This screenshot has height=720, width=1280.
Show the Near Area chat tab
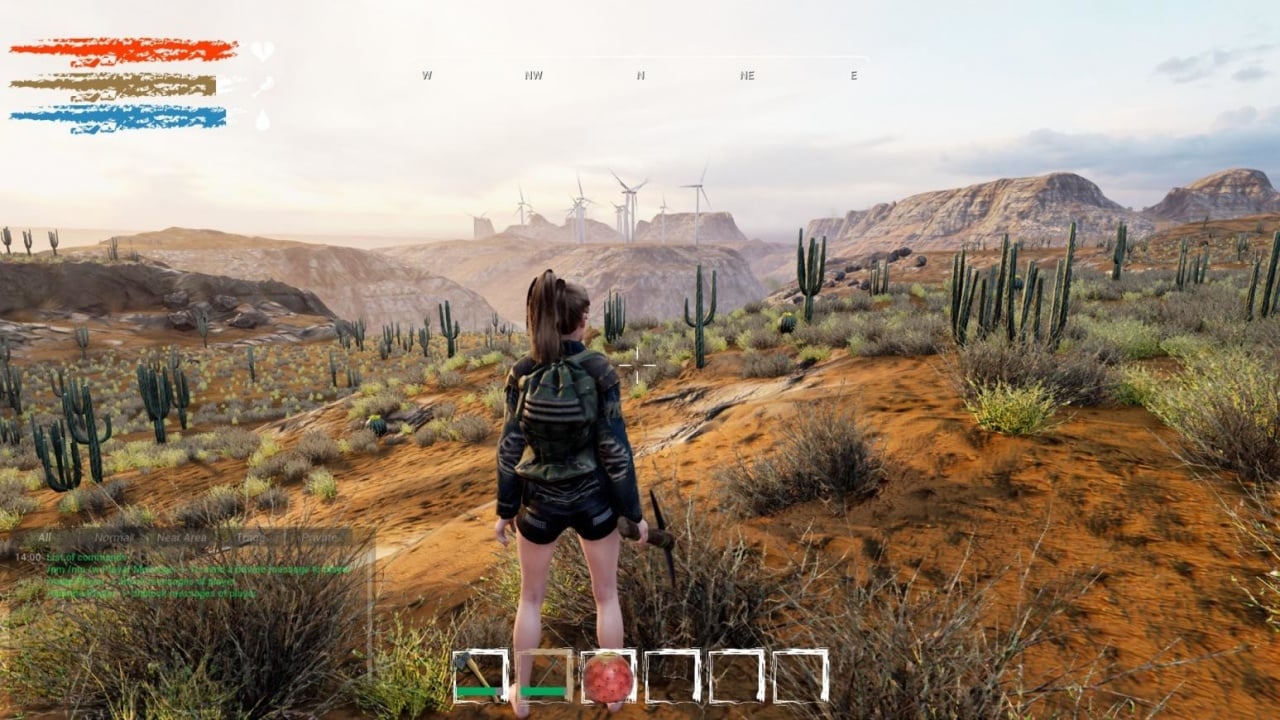tap(181, 537)
